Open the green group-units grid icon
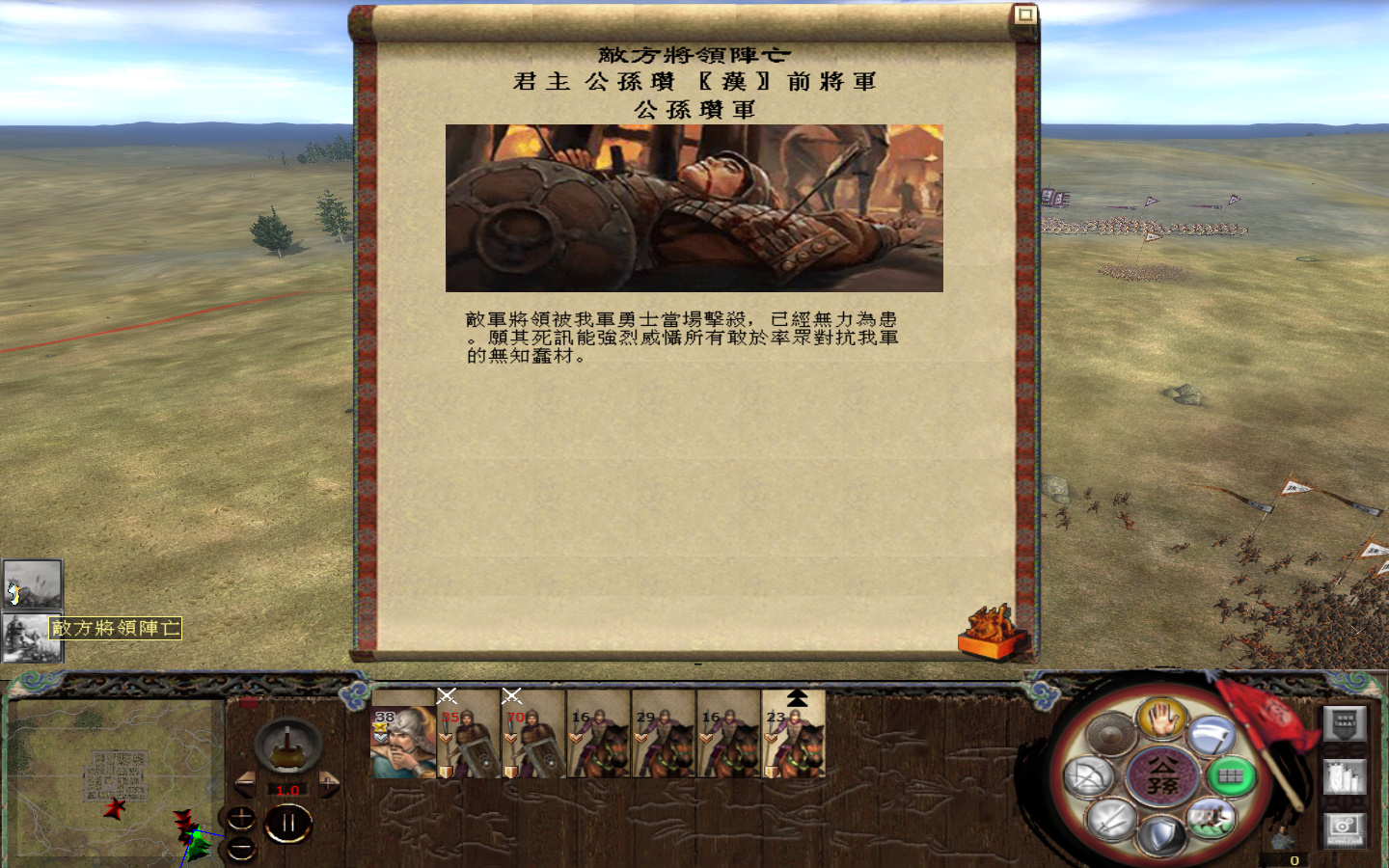The image size is (1389, 868). 1231,774
